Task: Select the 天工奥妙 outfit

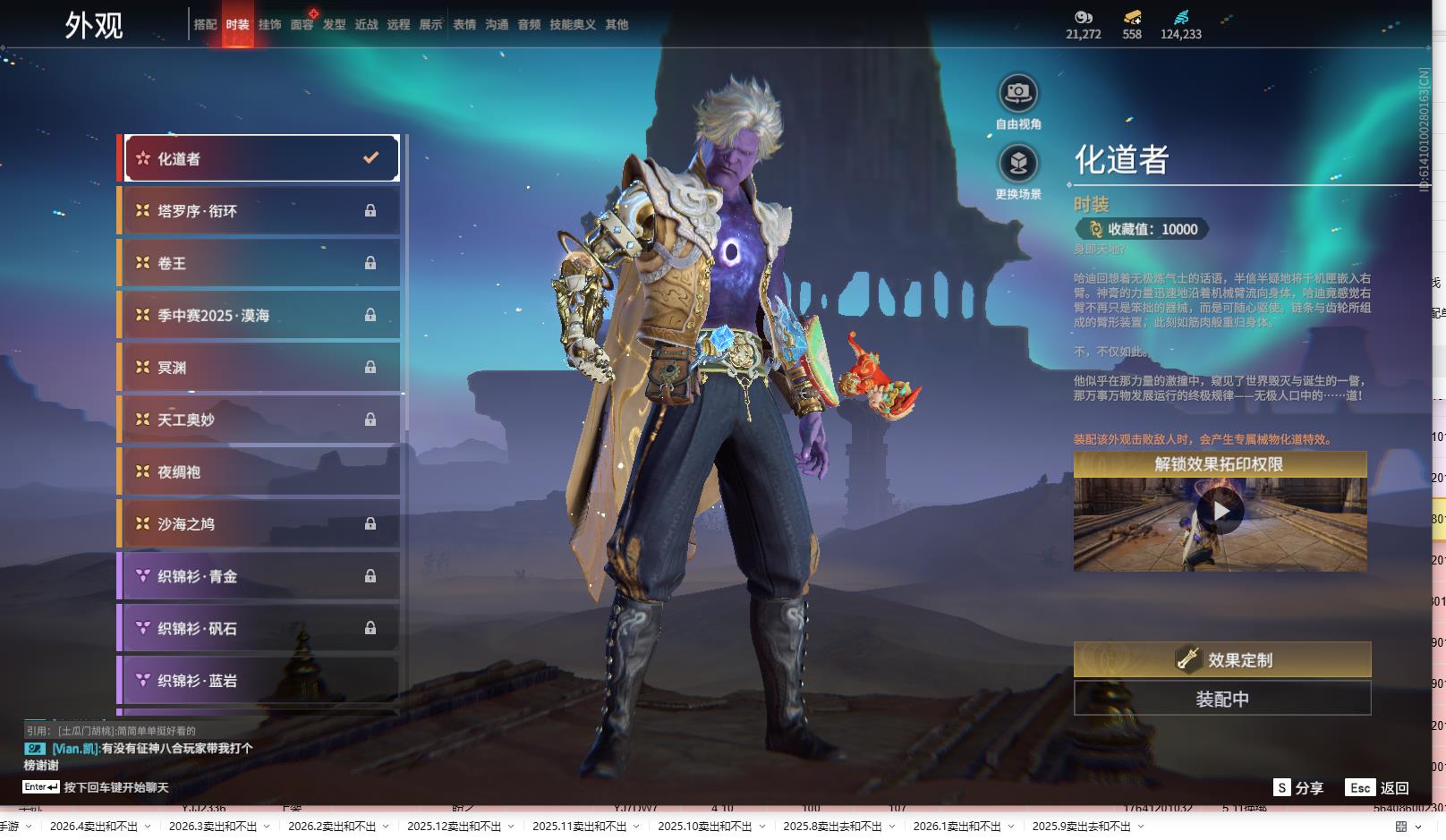Action: coord(259,420)
